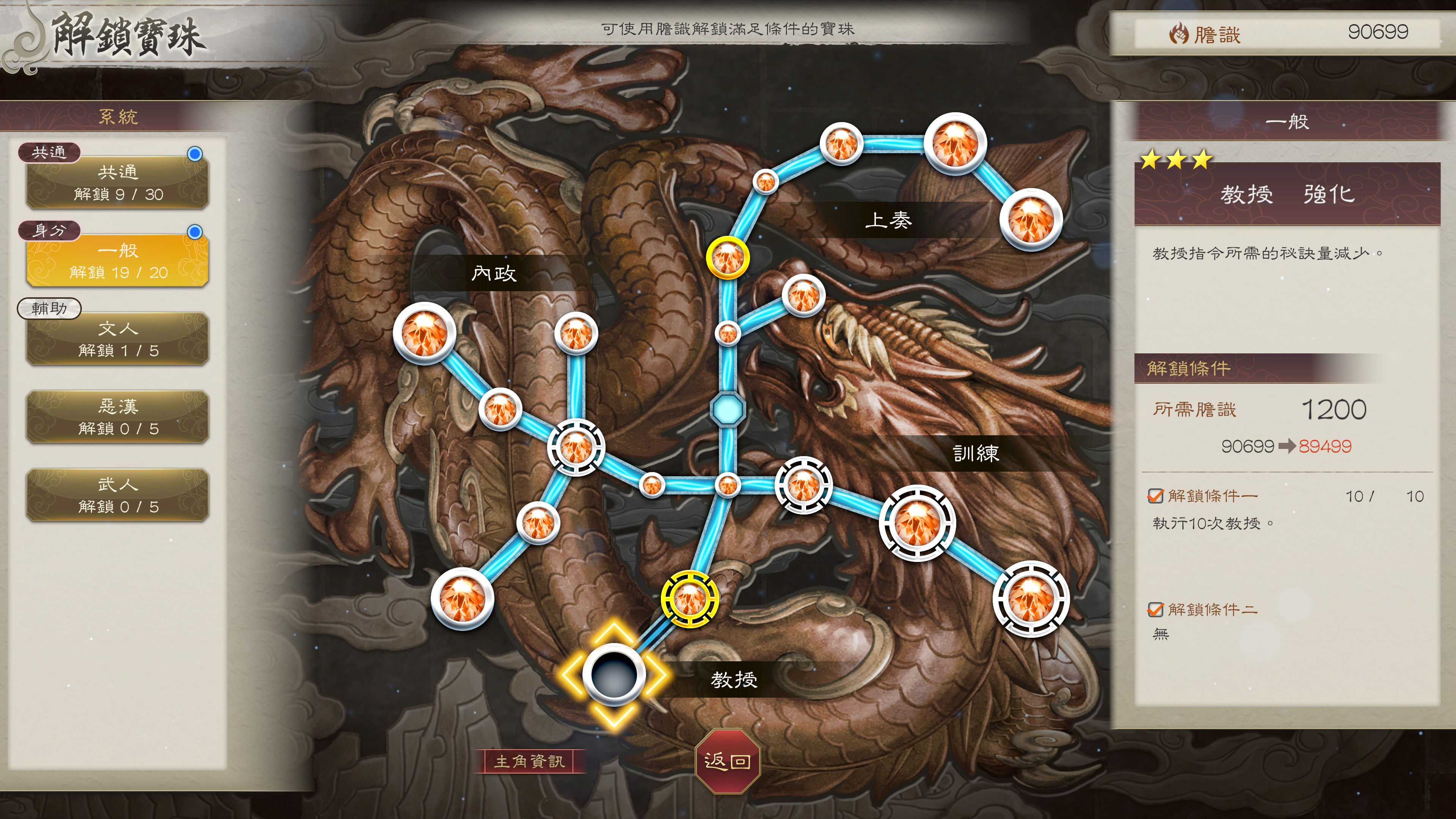This screenshot has height=819, width=1456.
Task: Select the large orb below the 內政 label
Action: (x=425, y=333)
